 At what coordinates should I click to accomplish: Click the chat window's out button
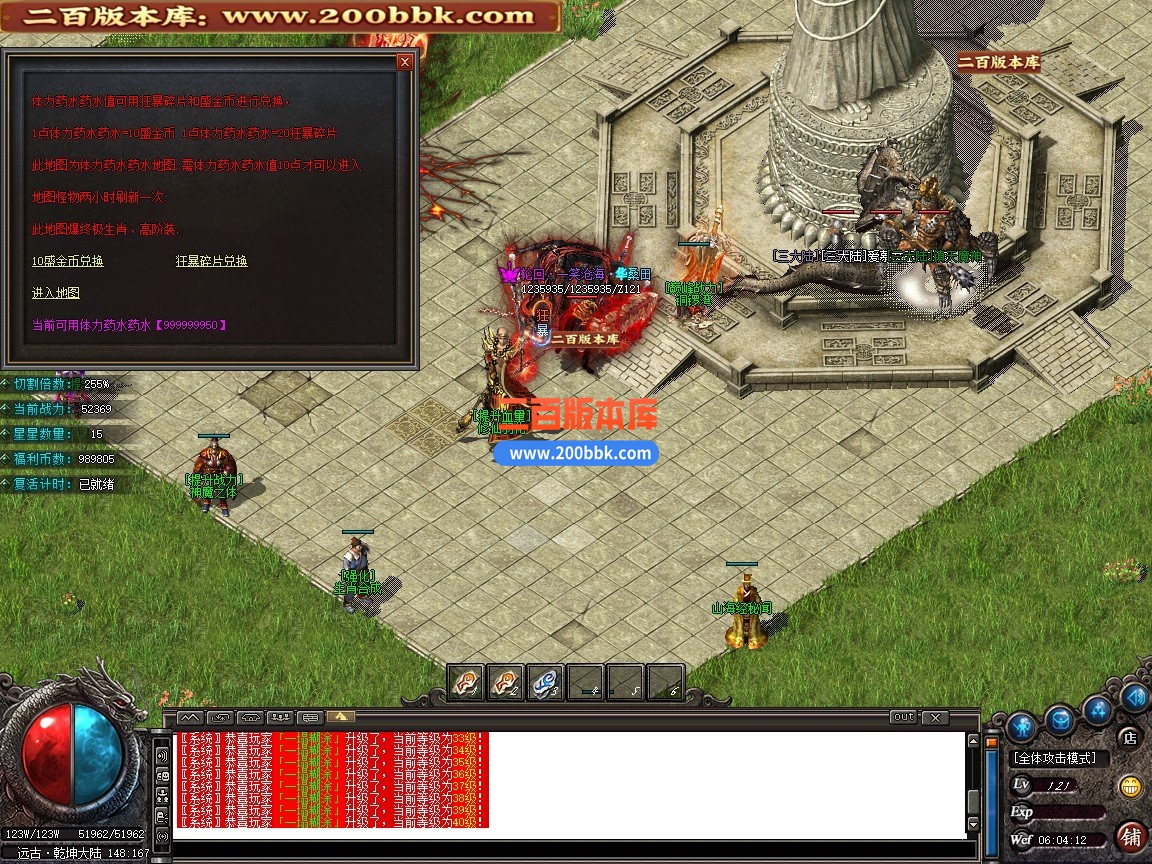(x=903, y=717)
